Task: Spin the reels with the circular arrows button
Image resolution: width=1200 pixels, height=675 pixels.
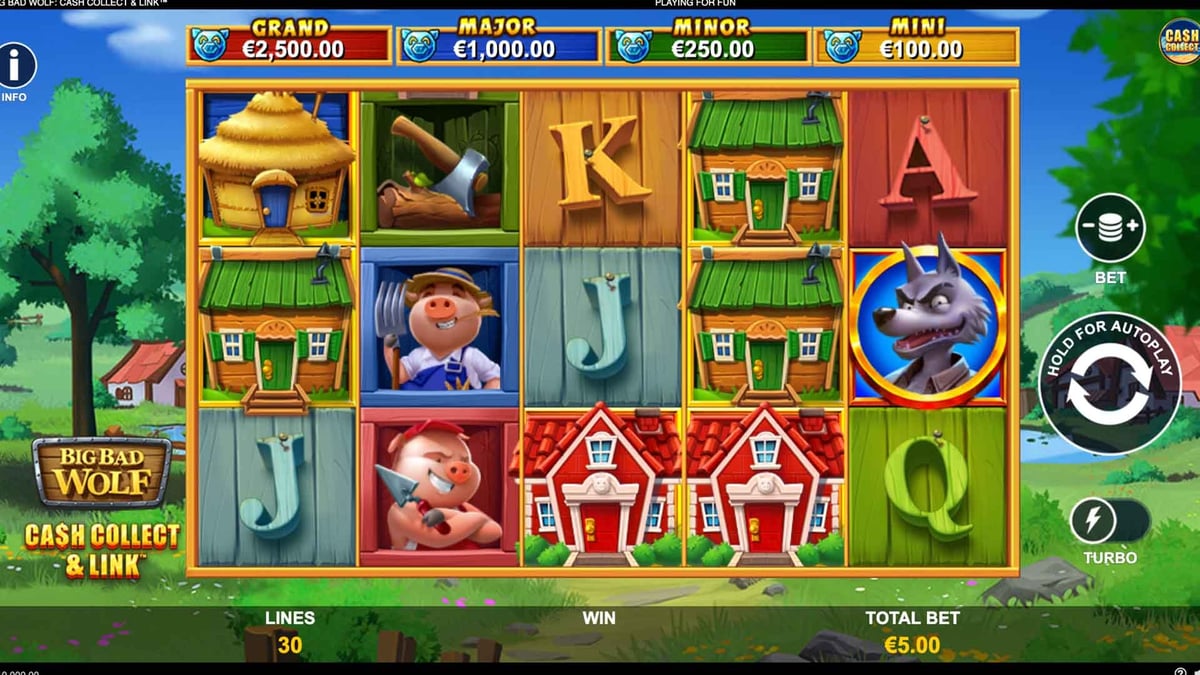Action: tap(1109, 385)
